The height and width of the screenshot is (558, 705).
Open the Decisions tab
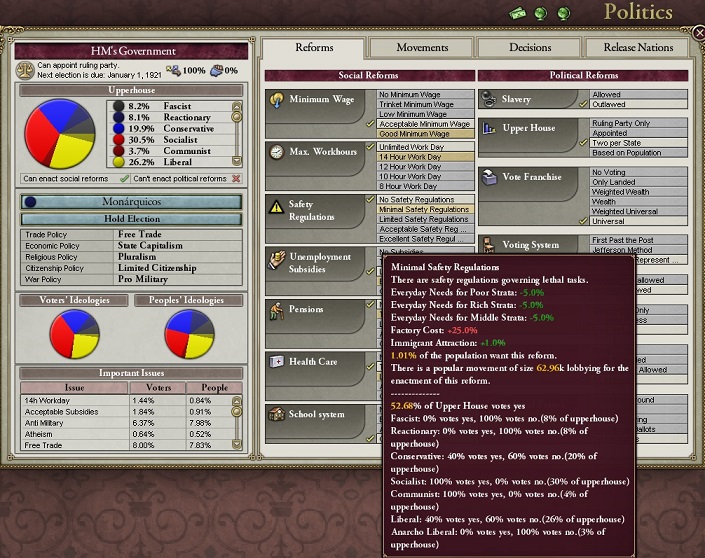pyautogui.click(x=529, y=48)
